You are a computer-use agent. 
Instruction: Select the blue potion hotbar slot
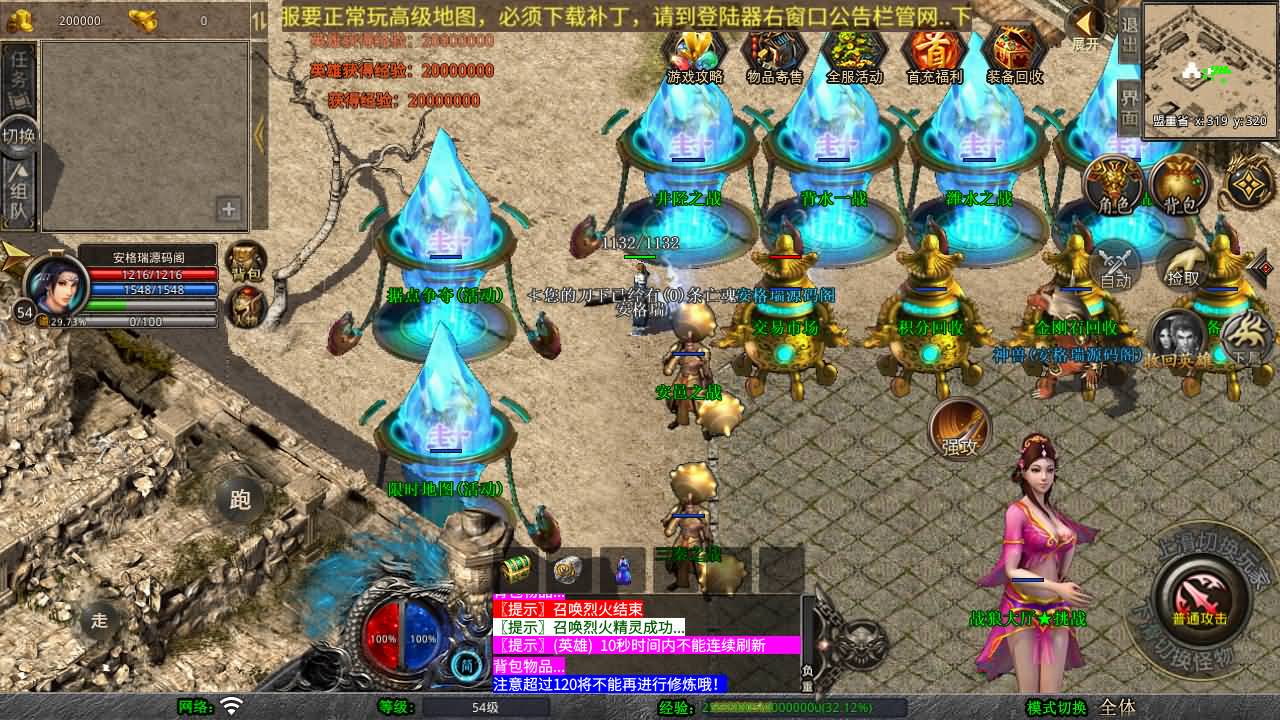pyautogui.click(x=622, y=570)
